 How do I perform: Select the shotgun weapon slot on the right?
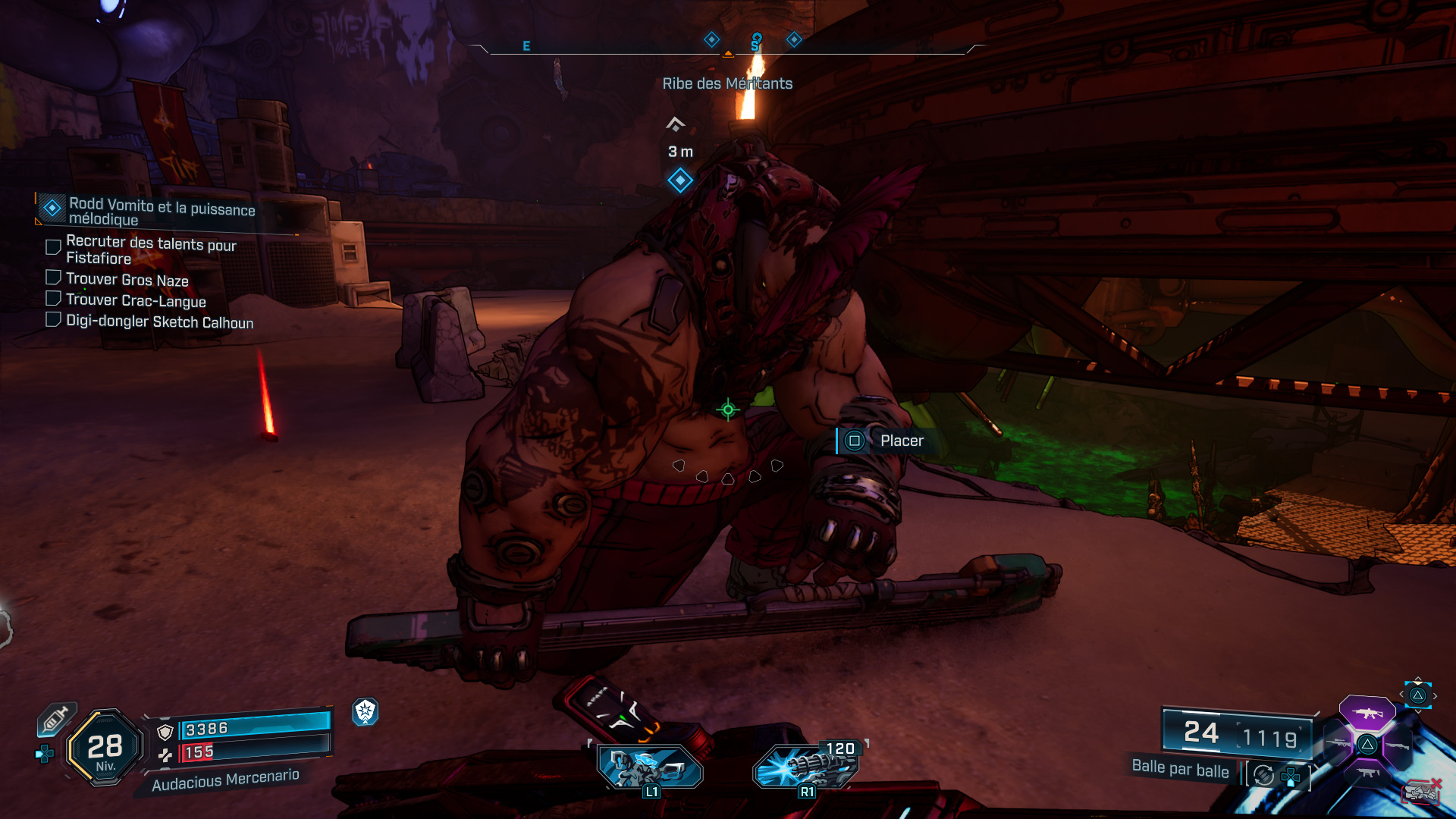point(1398,745)
